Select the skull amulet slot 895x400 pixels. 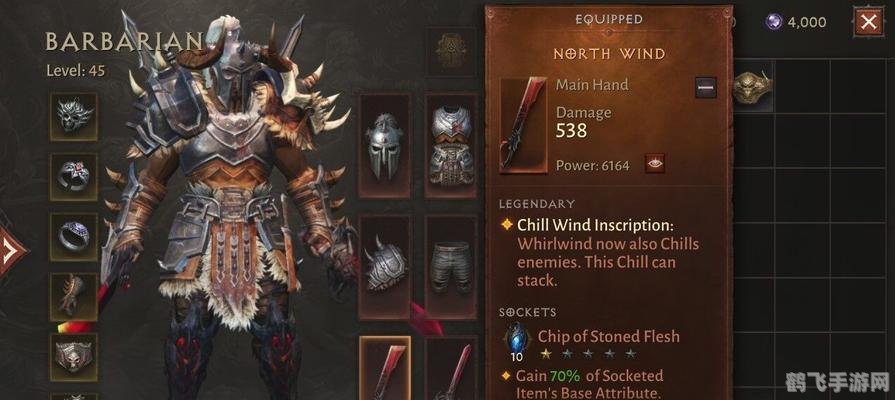click(74, 115)
